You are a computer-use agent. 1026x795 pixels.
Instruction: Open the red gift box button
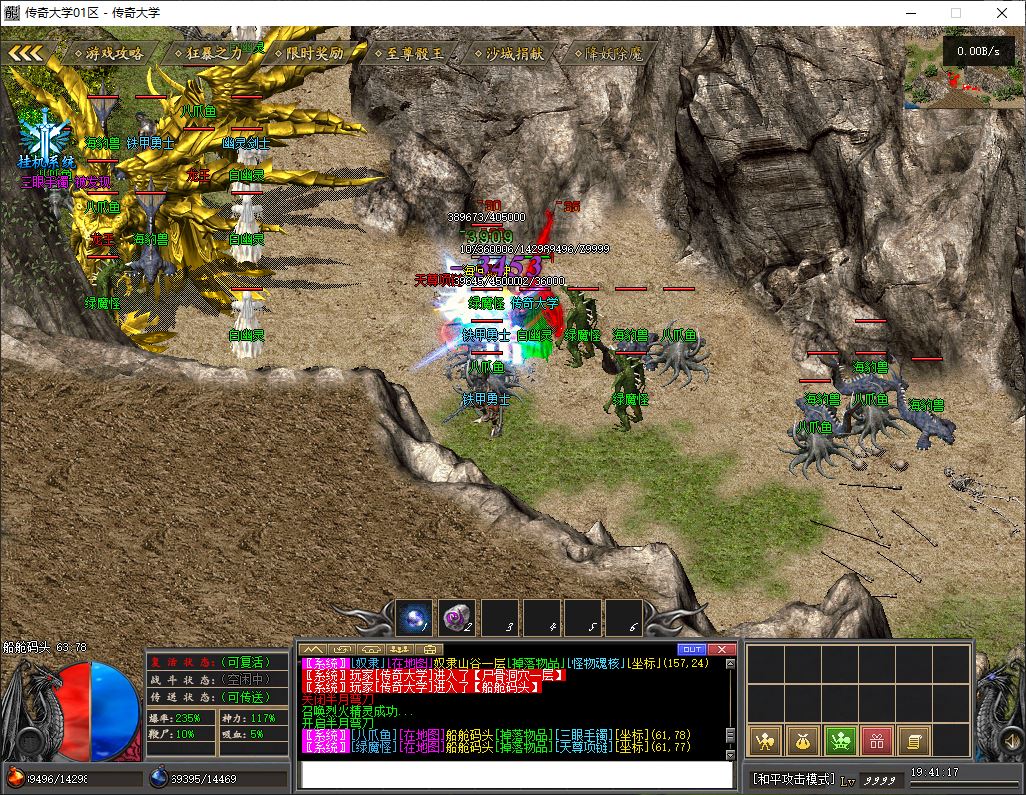(x=876, y=741)
